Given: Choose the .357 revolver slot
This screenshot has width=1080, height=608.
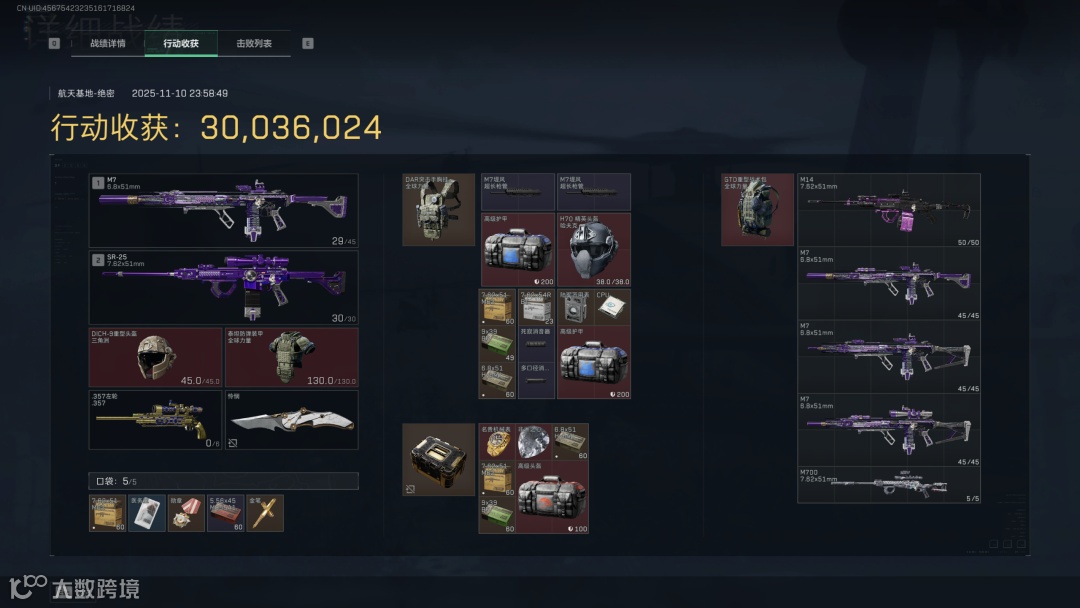Looking at the screenshot, I should 155,420.
